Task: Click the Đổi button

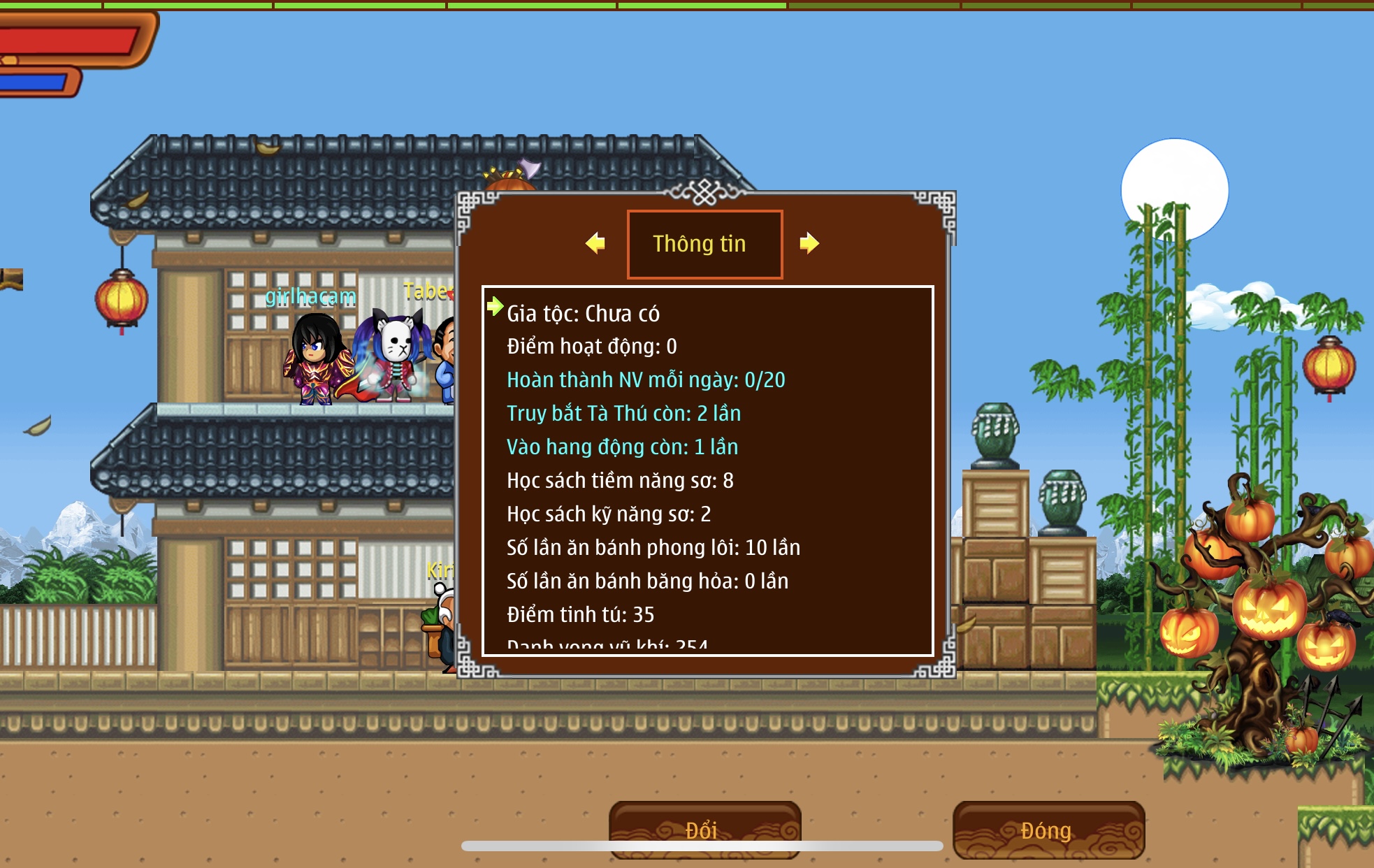Action: pos(704,829)
